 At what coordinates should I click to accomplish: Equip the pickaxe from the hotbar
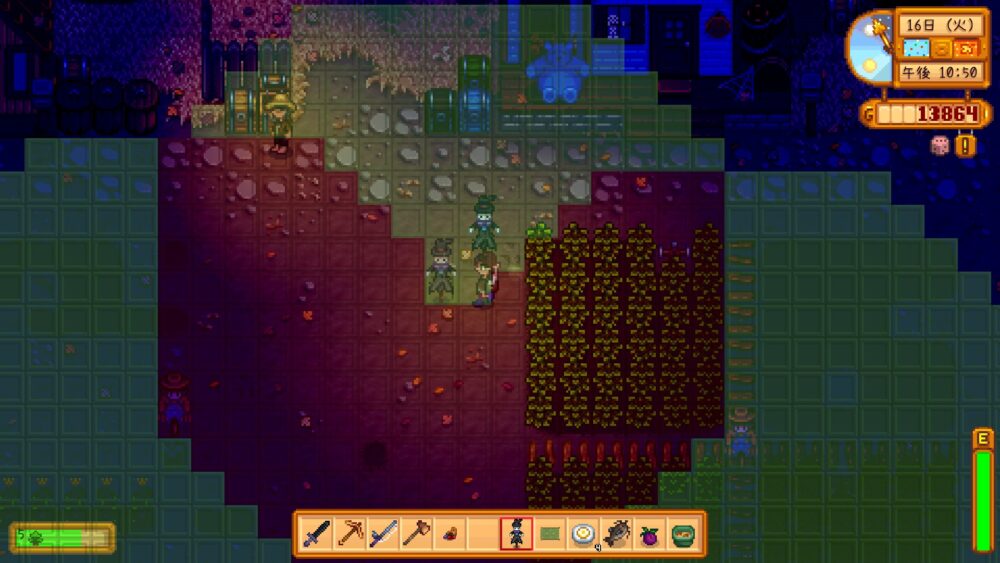[350, 534]
